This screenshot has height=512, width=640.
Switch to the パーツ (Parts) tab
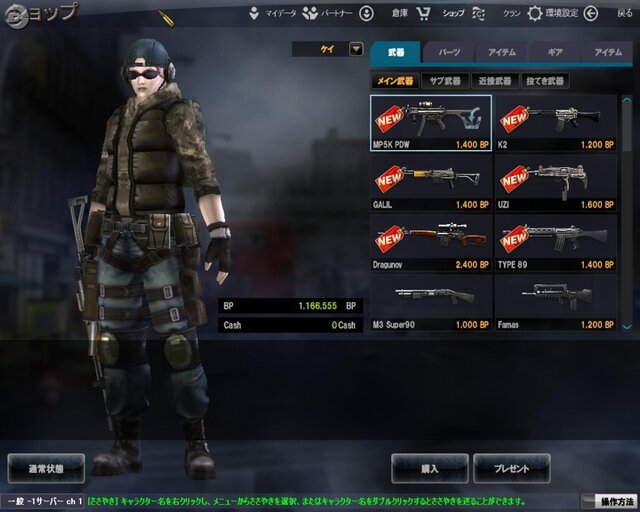(x=449, y=52)
